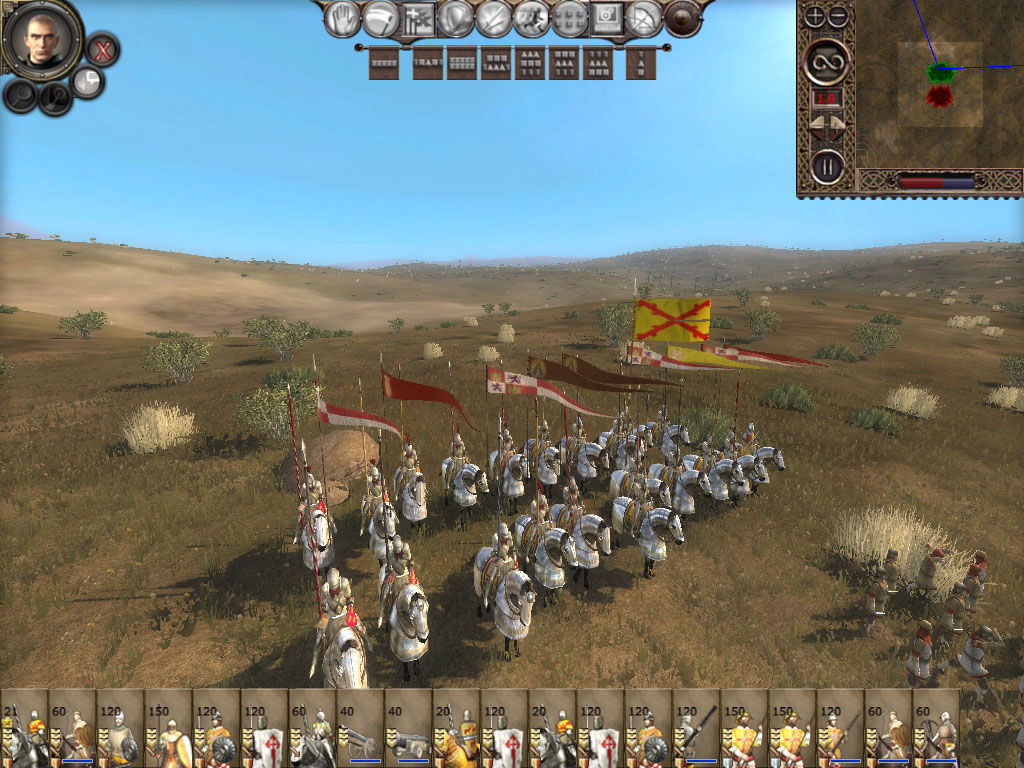1024x768 pixels.
Task: Select the first cannon unit card
Action: [x=360, y=728]
